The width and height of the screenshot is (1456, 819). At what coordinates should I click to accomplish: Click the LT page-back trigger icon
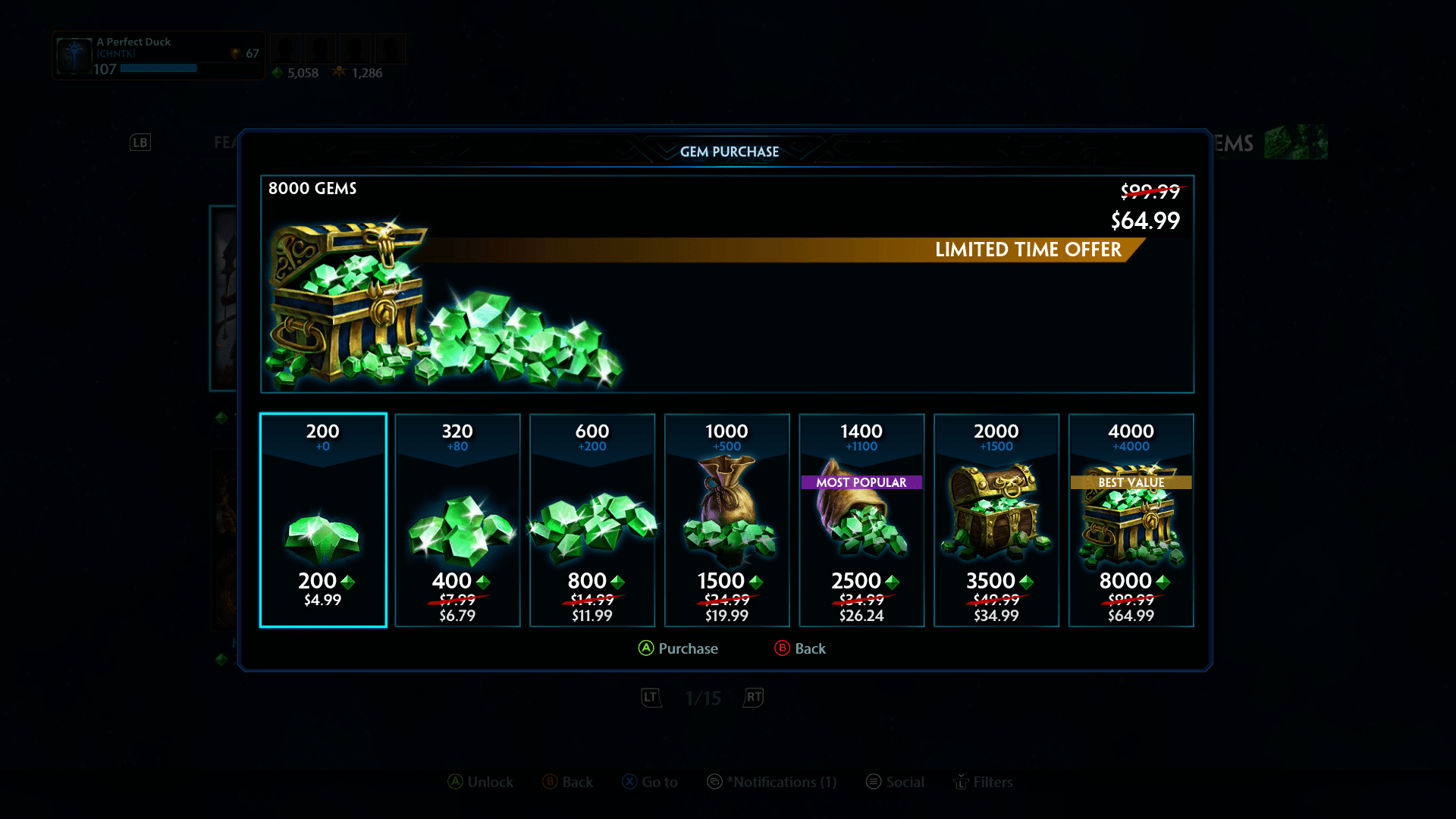[x=650, y=698]
